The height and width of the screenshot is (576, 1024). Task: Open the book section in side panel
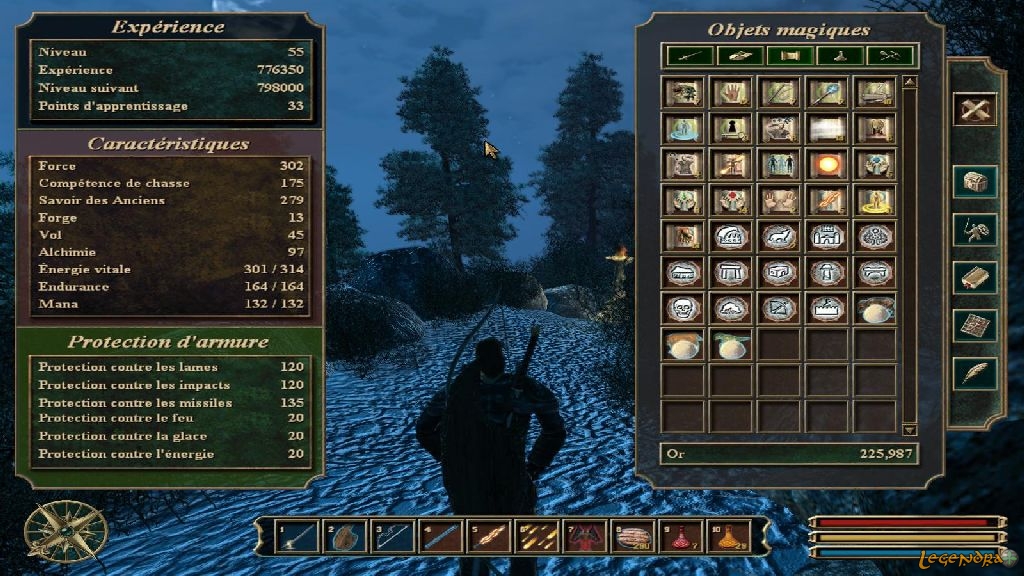pyautogui.click(x=974, y=277)
